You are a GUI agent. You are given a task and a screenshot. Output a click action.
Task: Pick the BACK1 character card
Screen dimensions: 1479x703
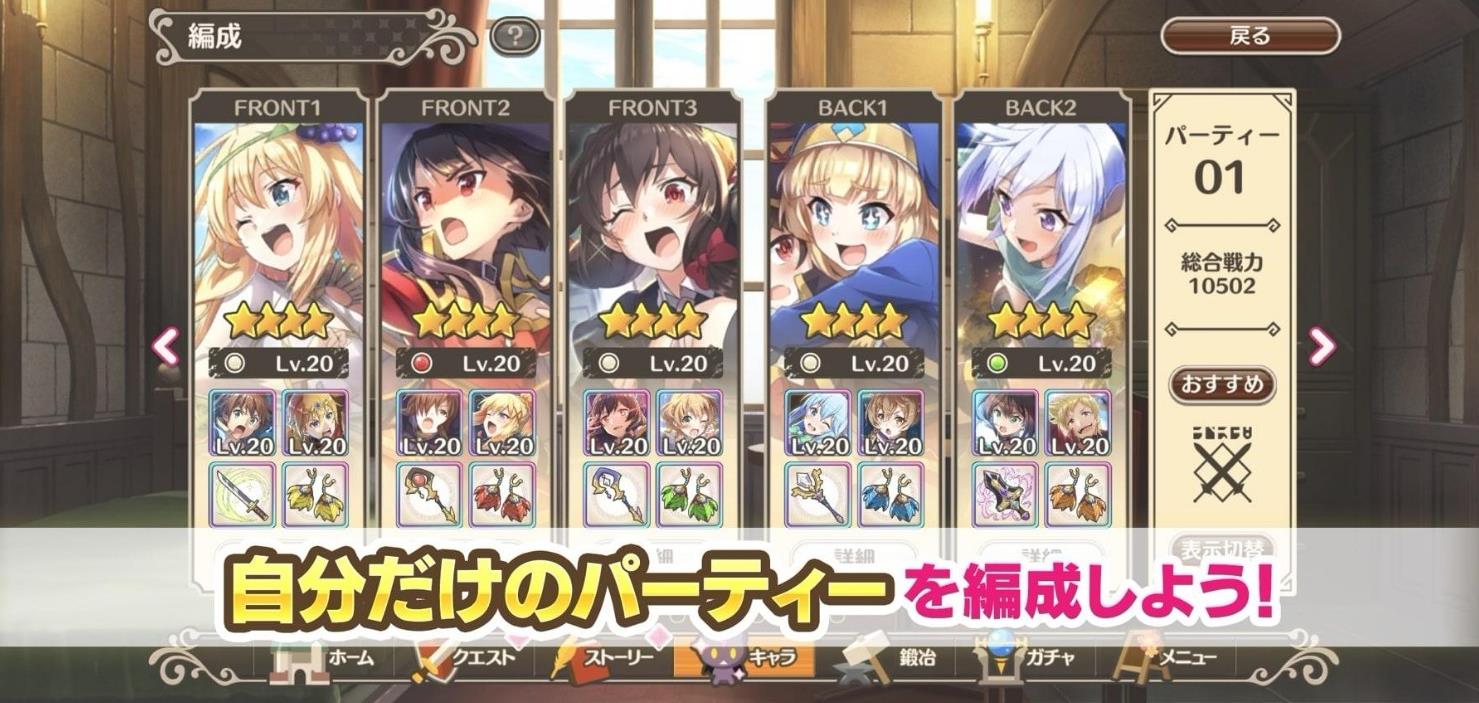[853, 230]
